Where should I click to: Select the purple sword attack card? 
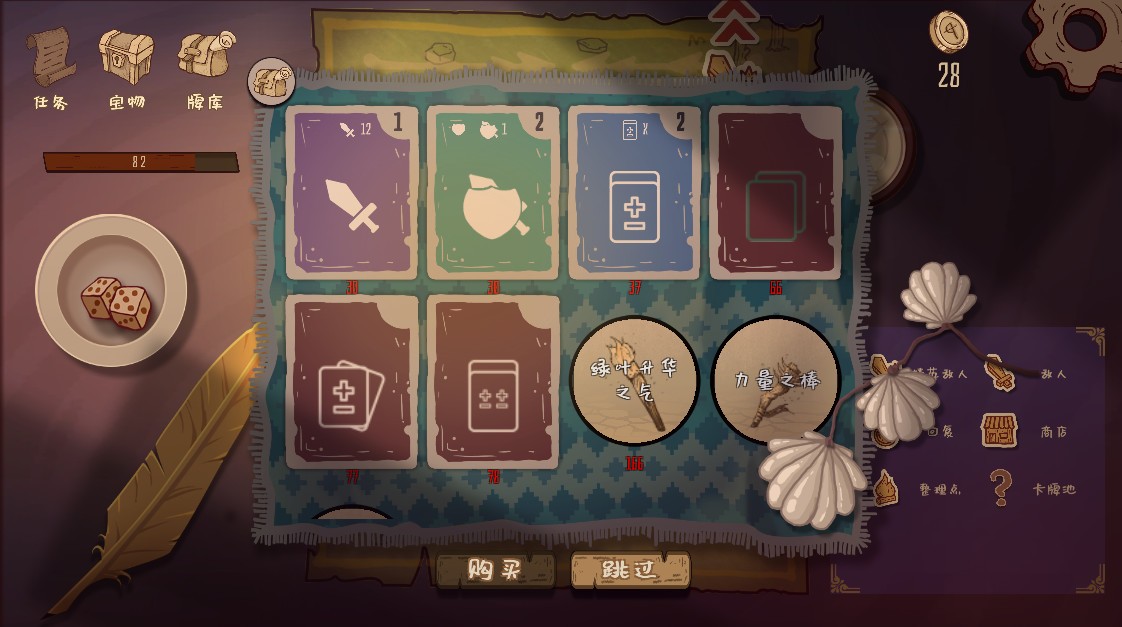point(352,194)
